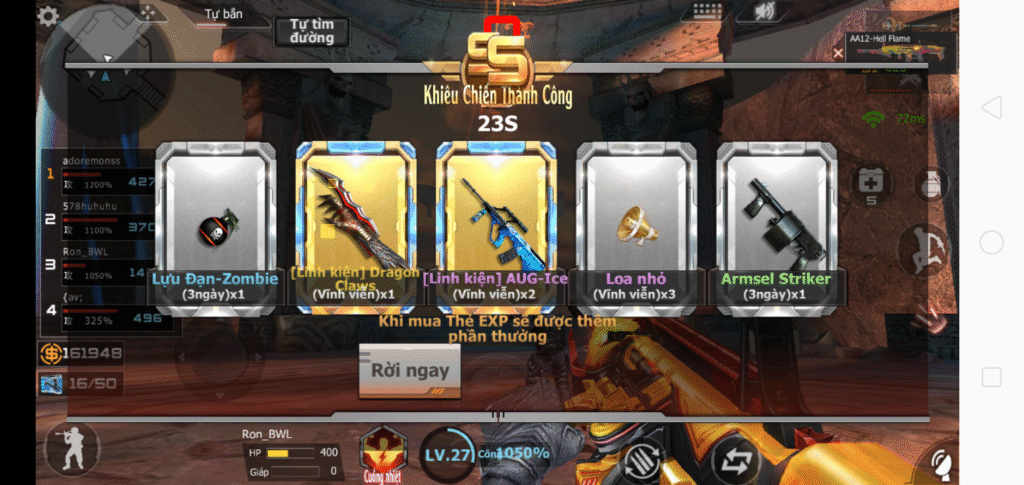Use the medkit icon

coord(868,184)
